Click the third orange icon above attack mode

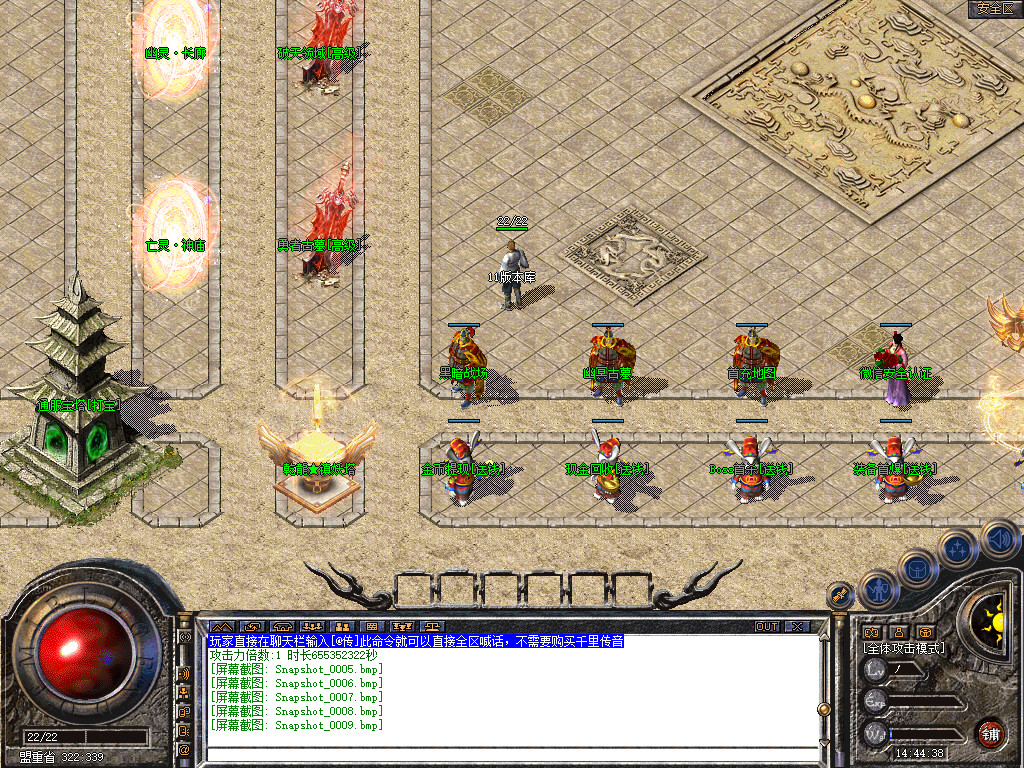click(x=926, y=632)
